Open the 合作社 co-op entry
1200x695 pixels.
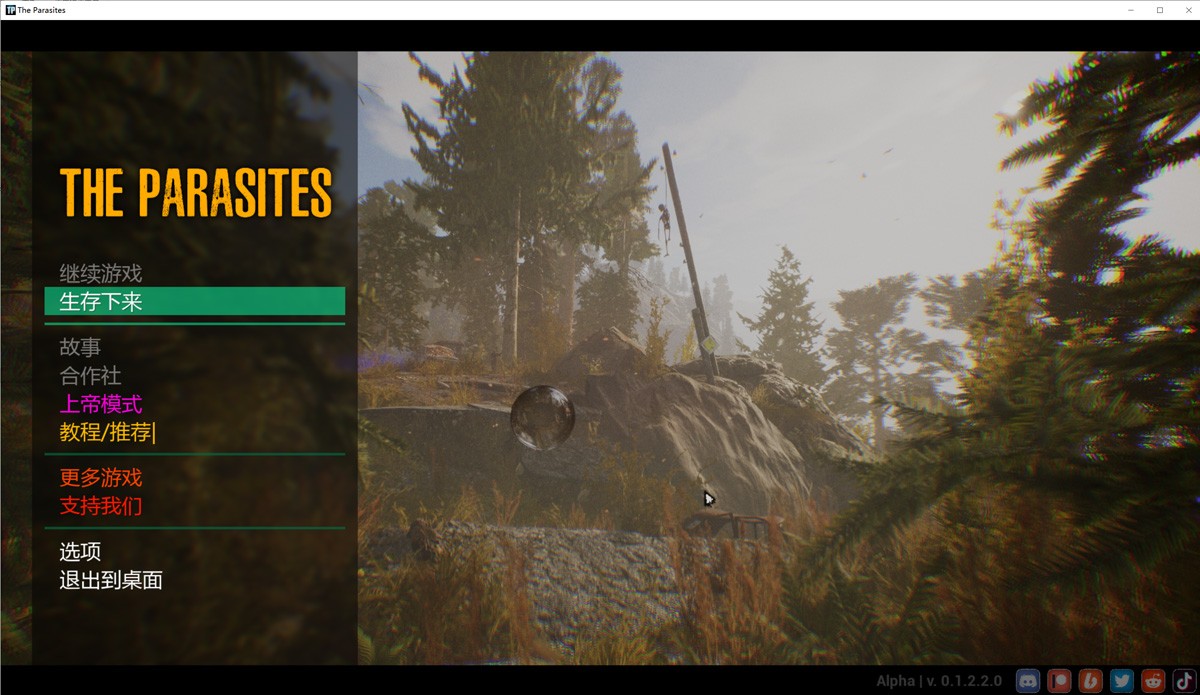coord(90,376)
